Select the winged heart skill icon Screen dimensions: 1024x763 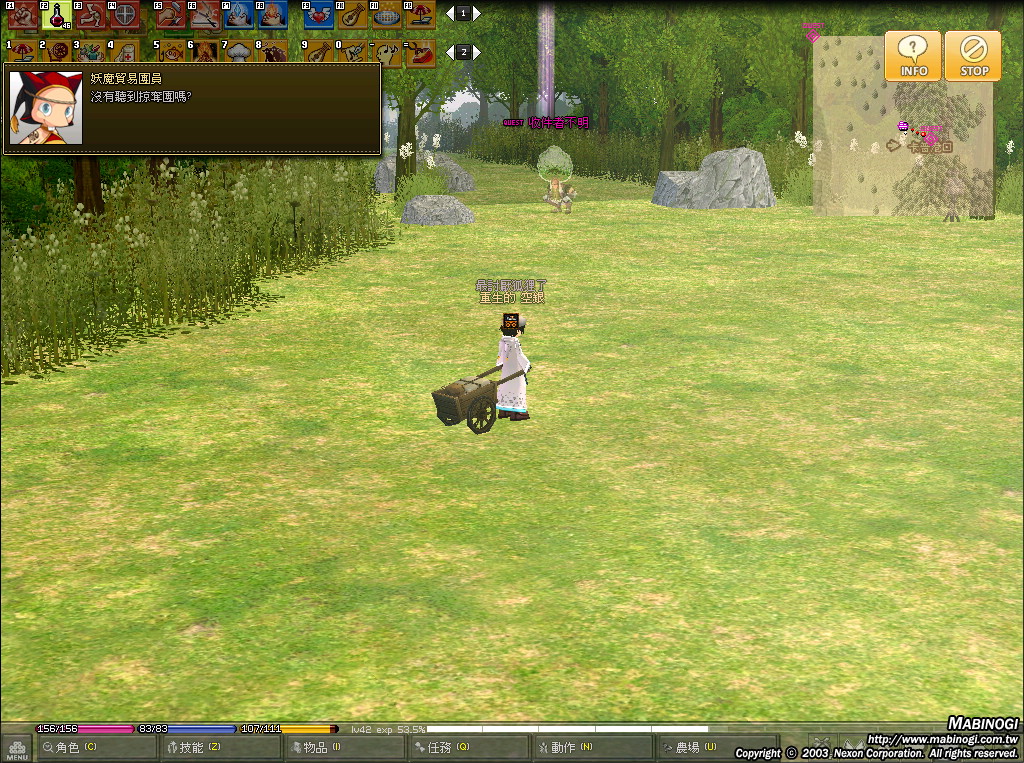click(318, 14)
